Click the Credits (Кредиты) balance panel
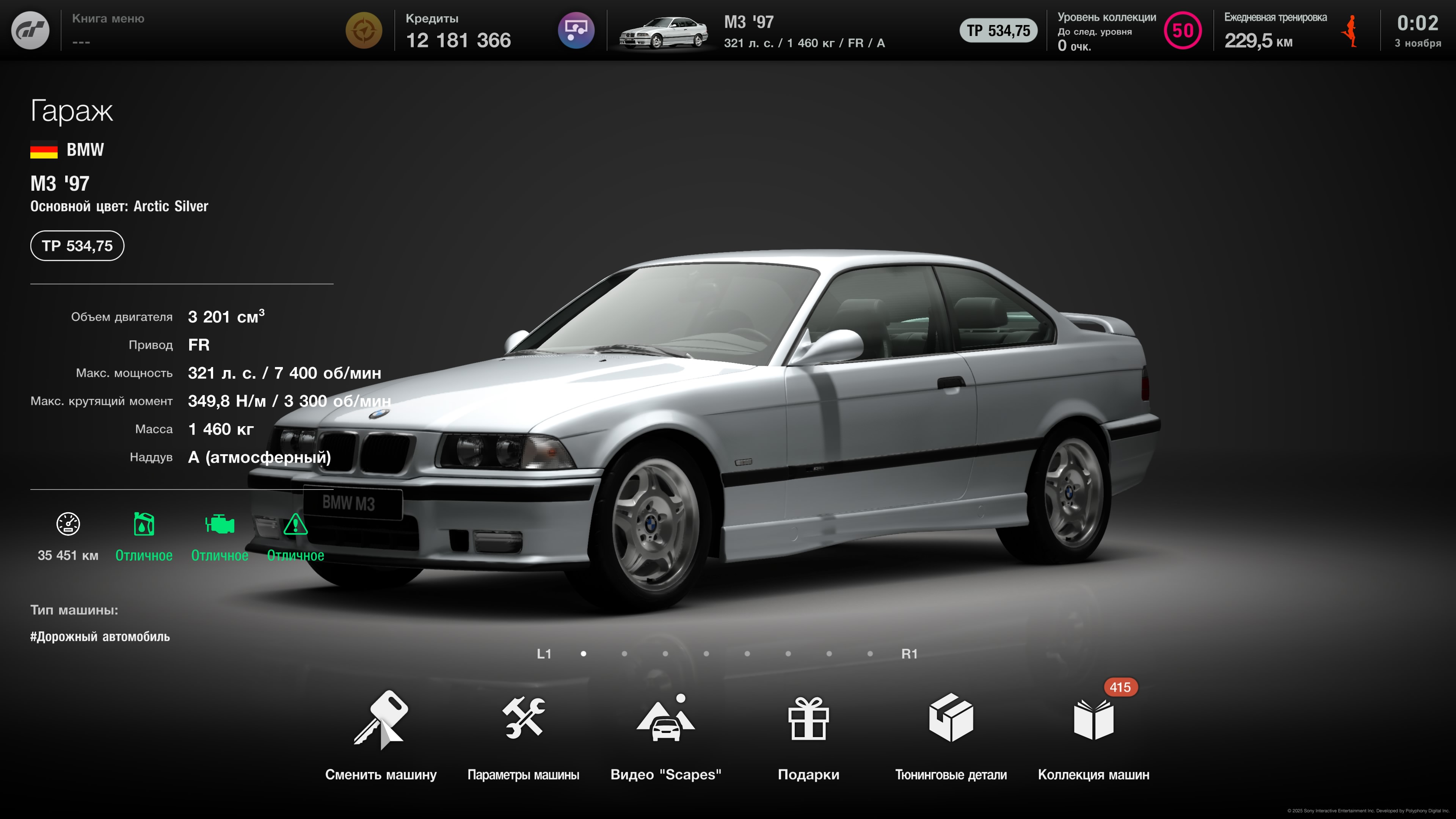The image size is (1456, 819). (458, 30)
